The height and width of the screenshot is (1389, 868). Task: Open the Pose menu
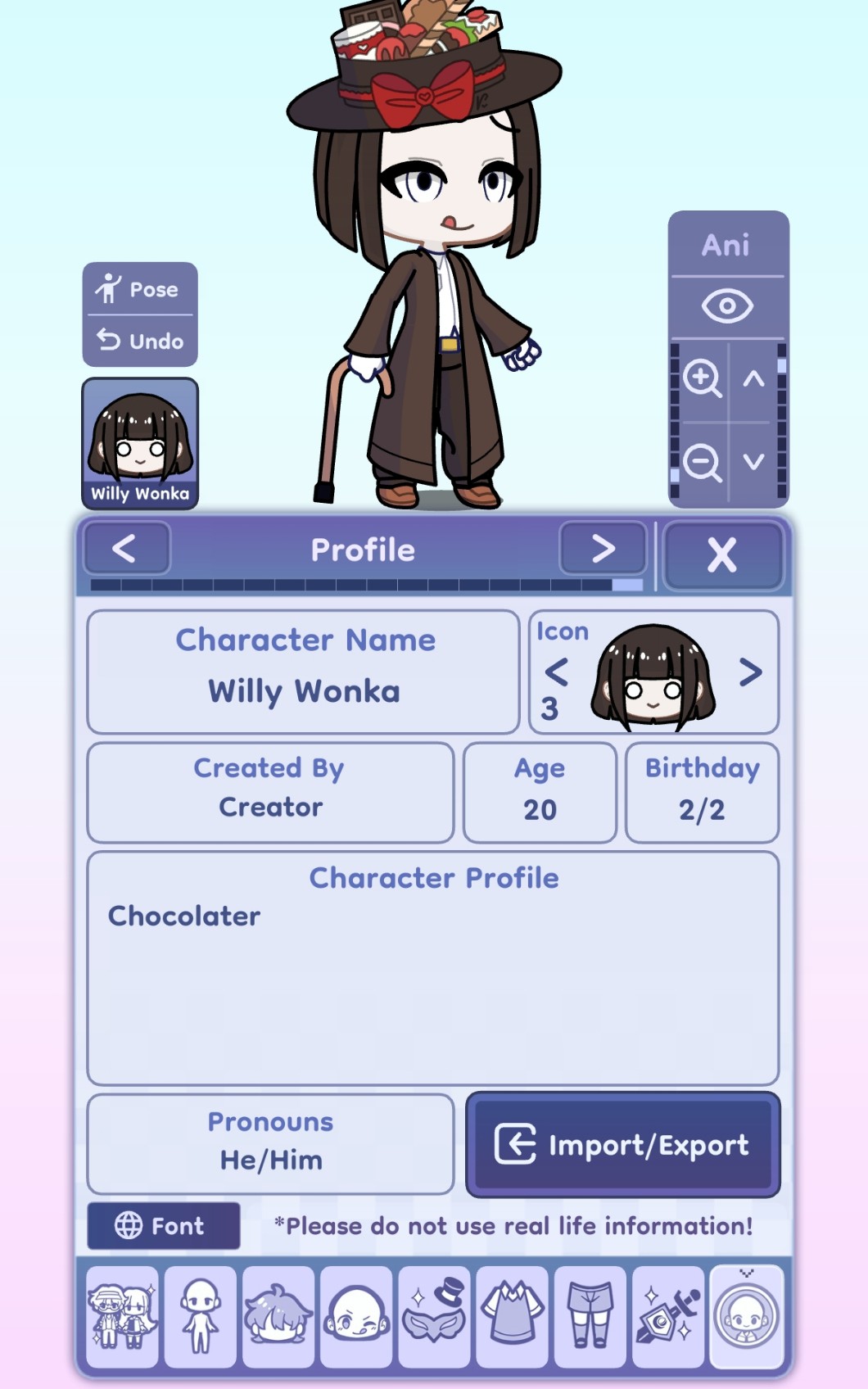(140, 289)
